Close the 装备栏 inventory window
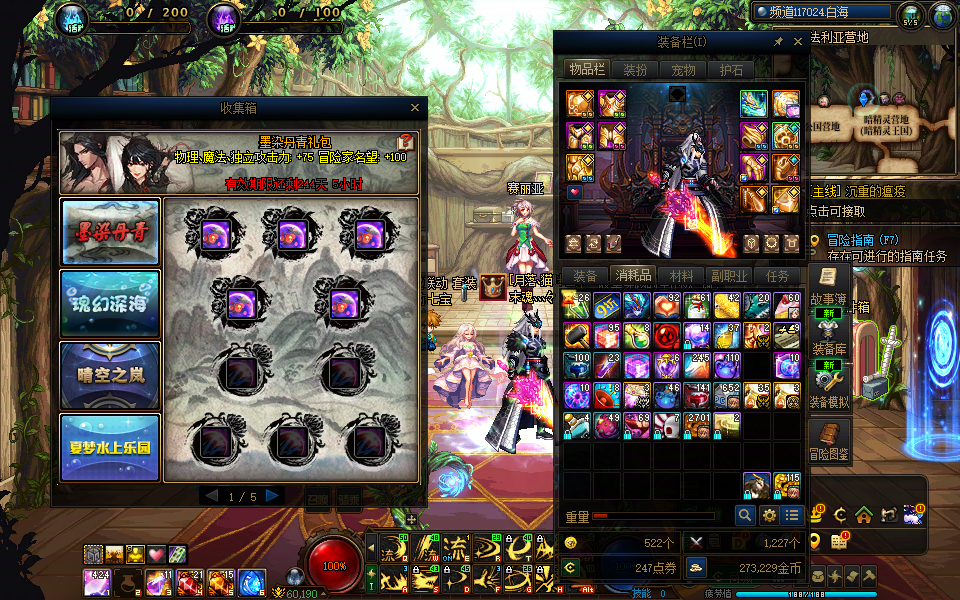This screenshot has width=960, height=600. (798, 42)
